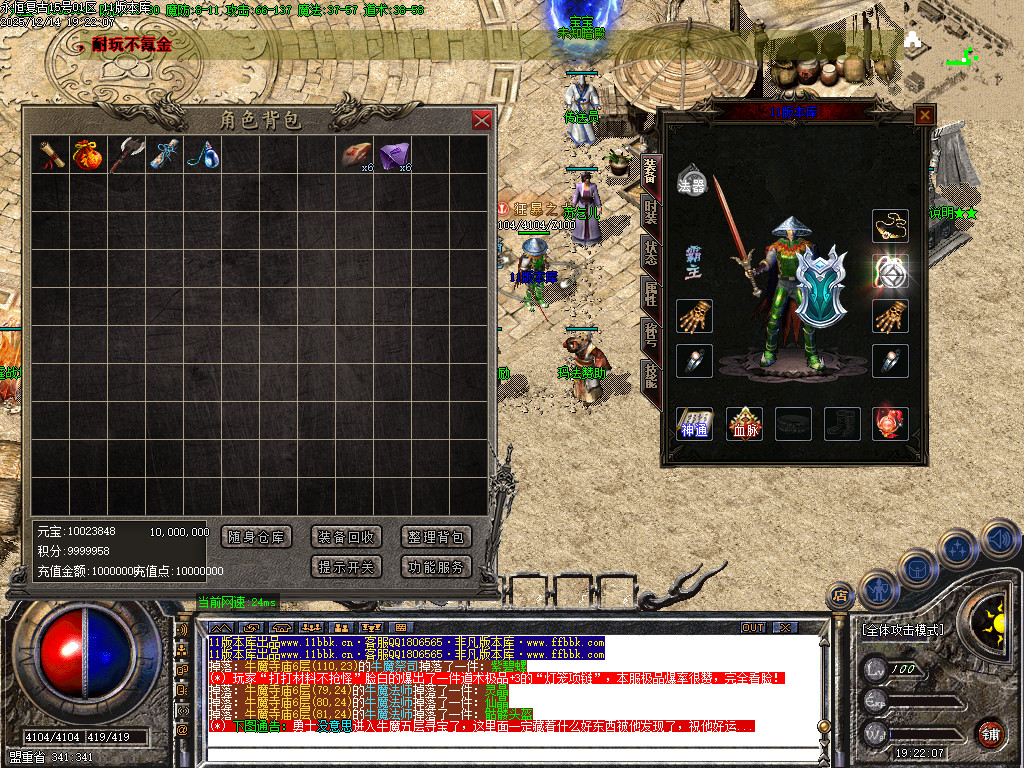Select the blue potion flask in bag
Viewport: 1024px width, 768px height.
[203, 154]
